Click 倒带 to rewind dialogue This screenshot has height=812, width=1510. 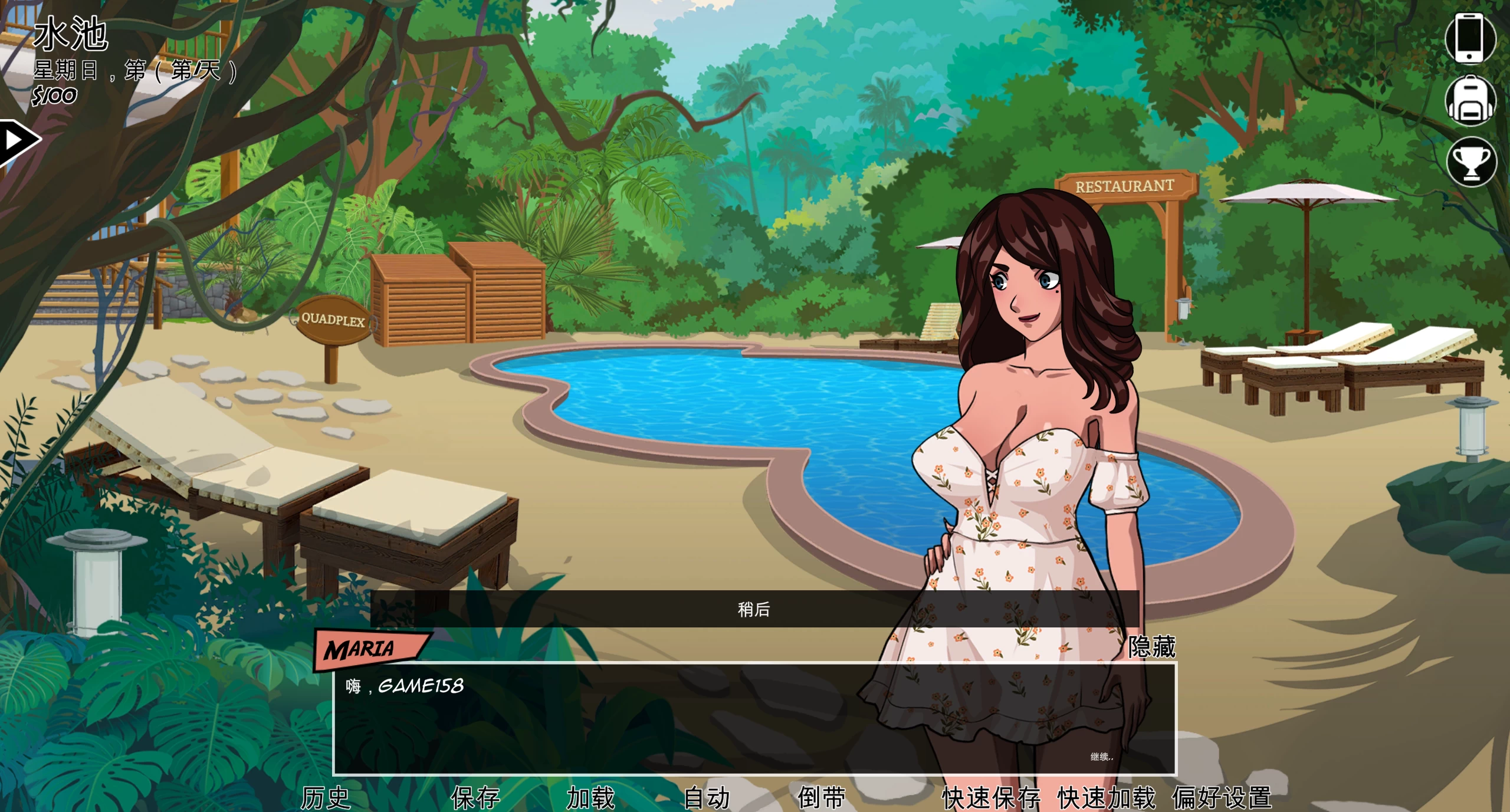822,798
